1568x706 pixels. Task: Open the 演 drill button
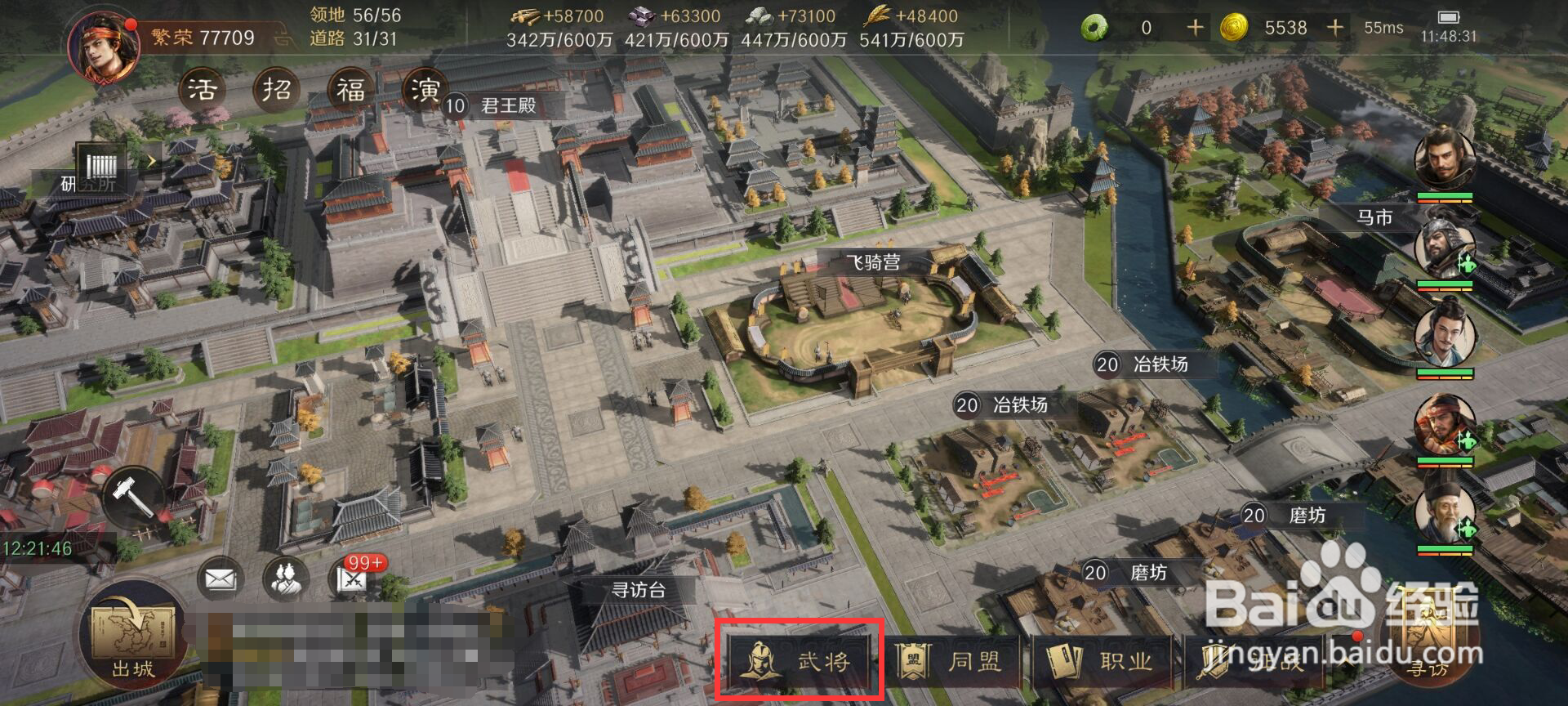coord(425,89)
